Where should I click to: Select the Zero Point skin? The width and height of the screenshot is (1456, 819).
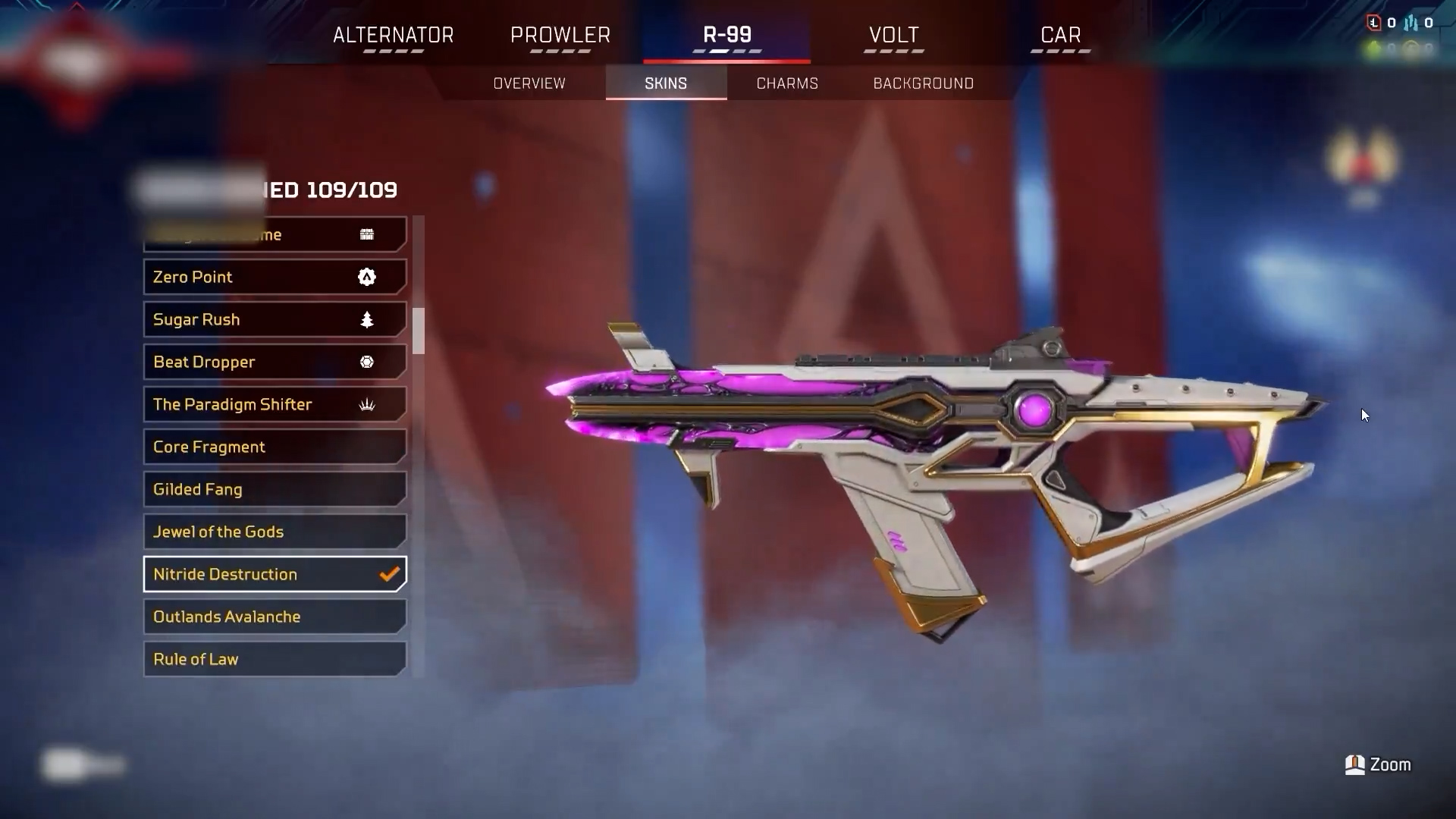coord(275,277)
